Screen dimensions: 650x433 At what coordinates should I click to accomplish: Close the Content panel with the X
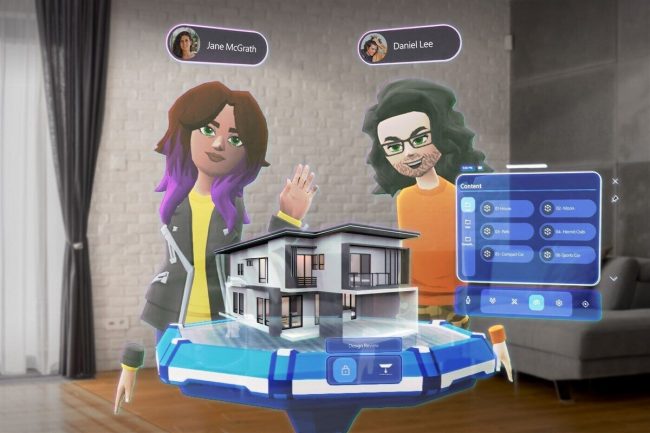pos(614,182)
